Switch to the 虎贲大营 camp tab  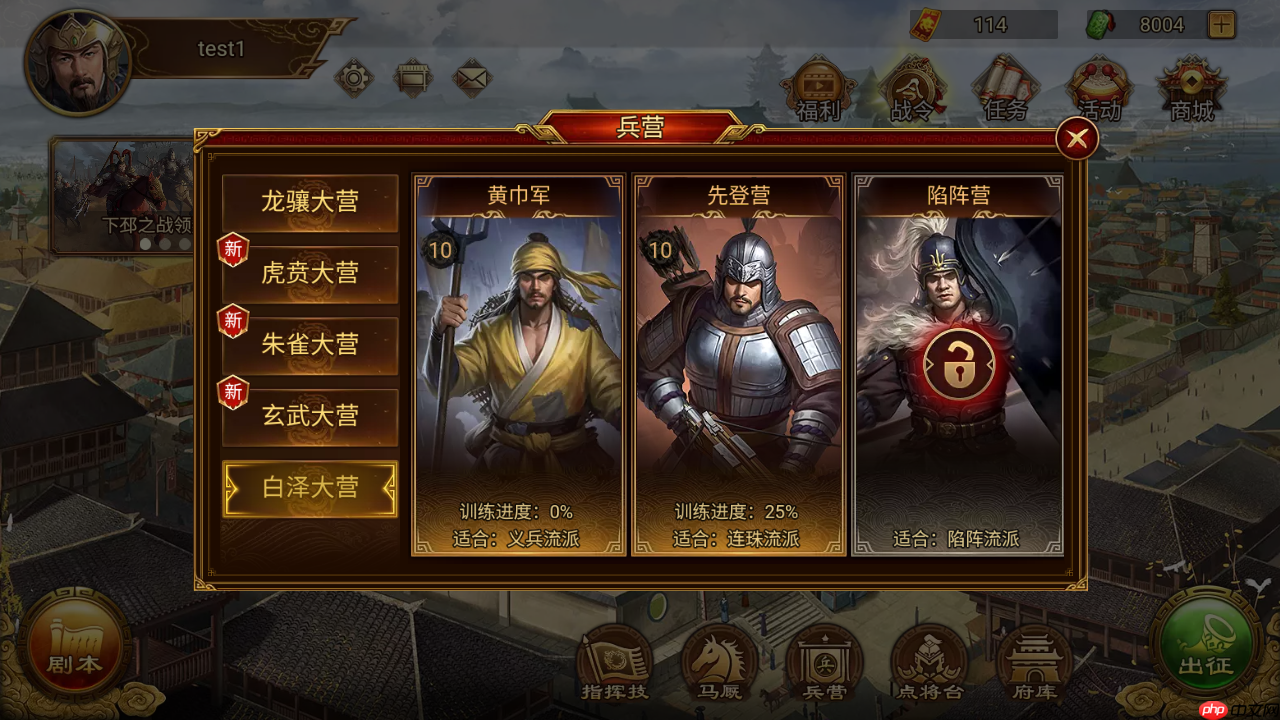coord(309,273)
